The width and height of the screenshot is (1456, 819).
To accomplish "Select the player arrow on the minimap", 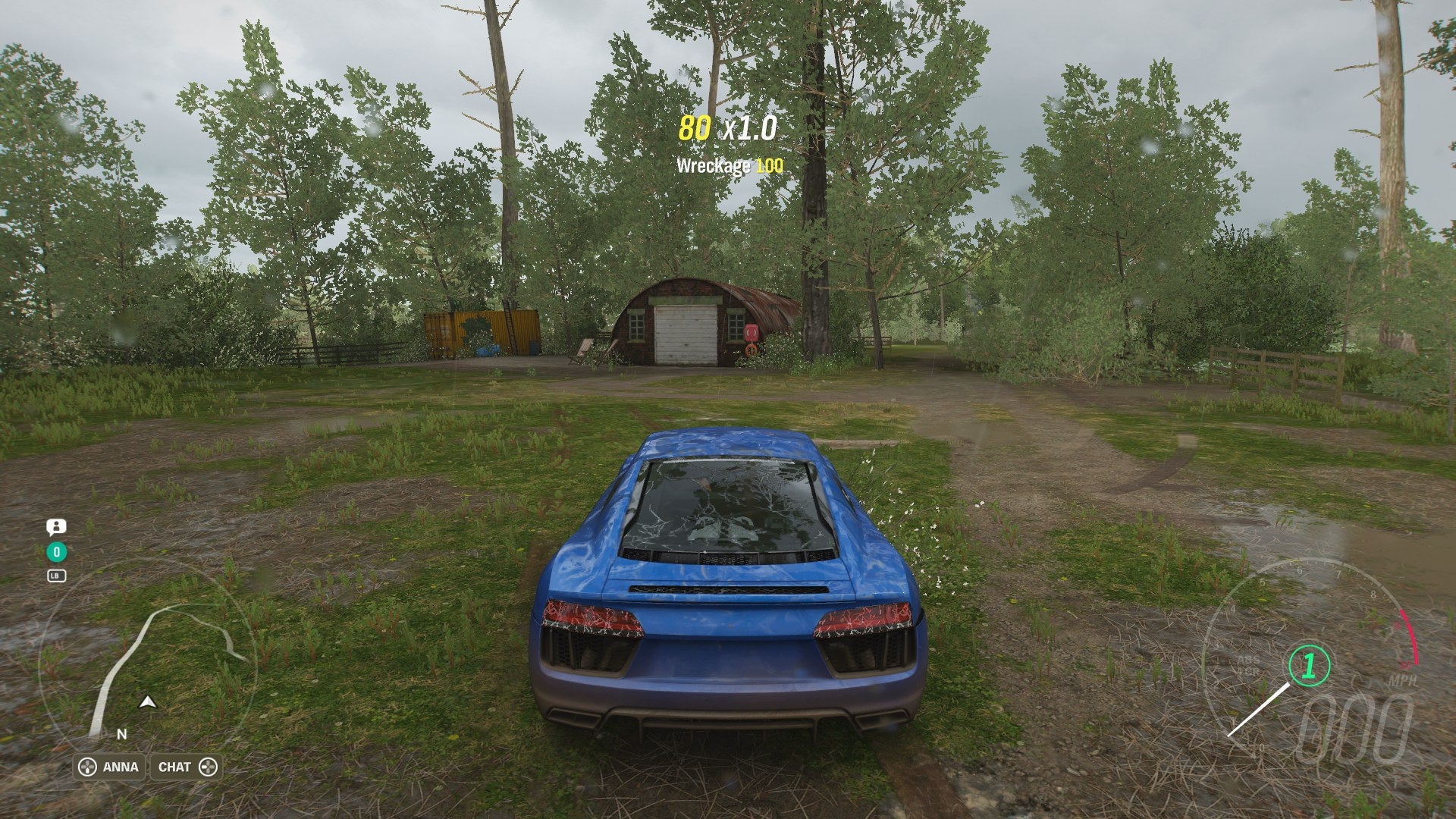I will coord(146,701).
